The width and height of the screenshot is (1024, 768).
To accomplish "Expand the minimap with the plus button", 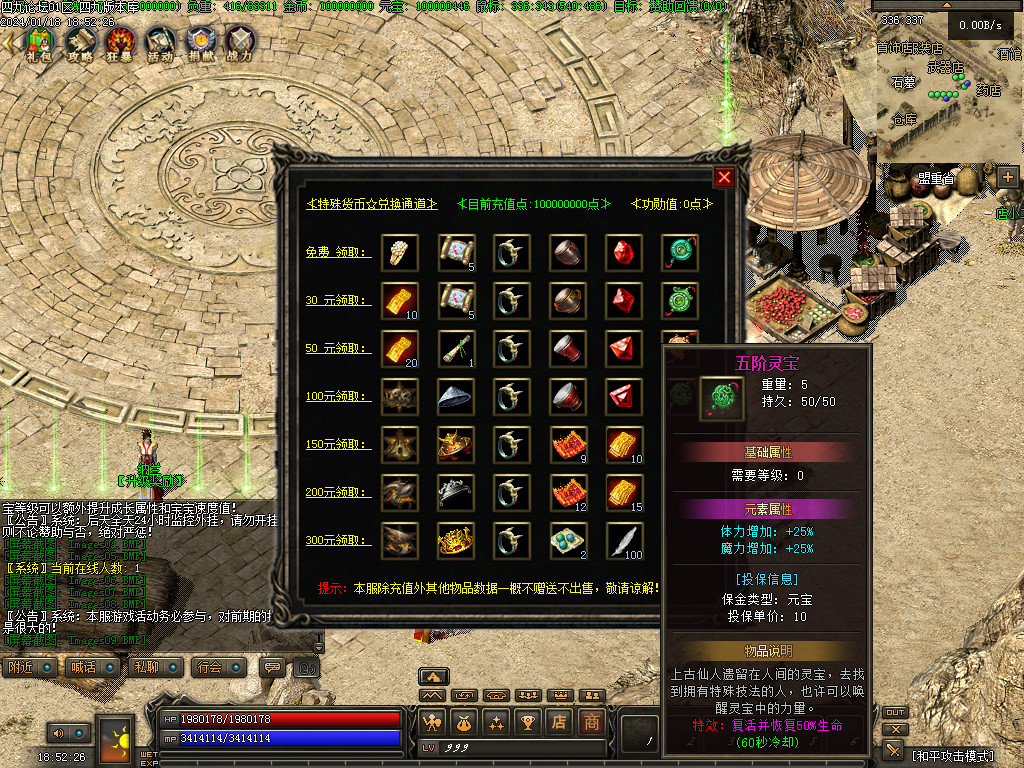I will tap(1007, 177).
